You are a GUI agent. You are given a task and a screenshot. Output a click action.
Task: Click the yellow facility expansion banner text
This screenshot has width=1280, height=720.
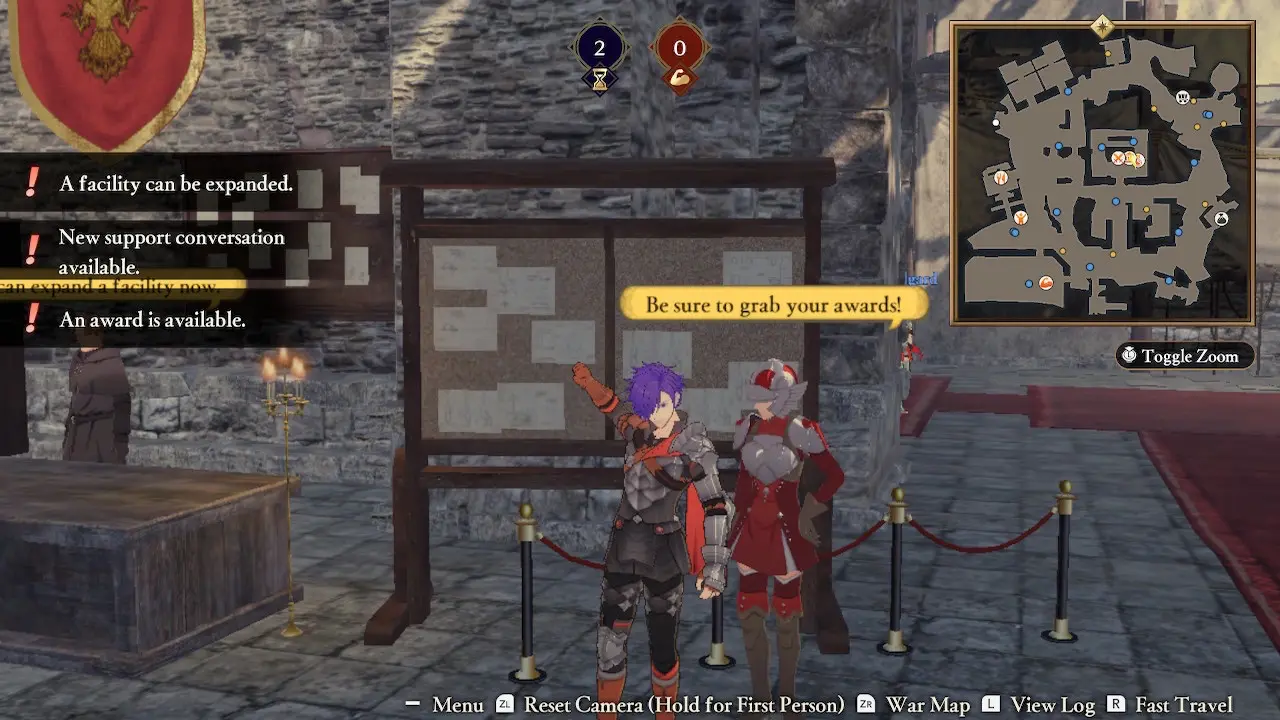(110, 287)
